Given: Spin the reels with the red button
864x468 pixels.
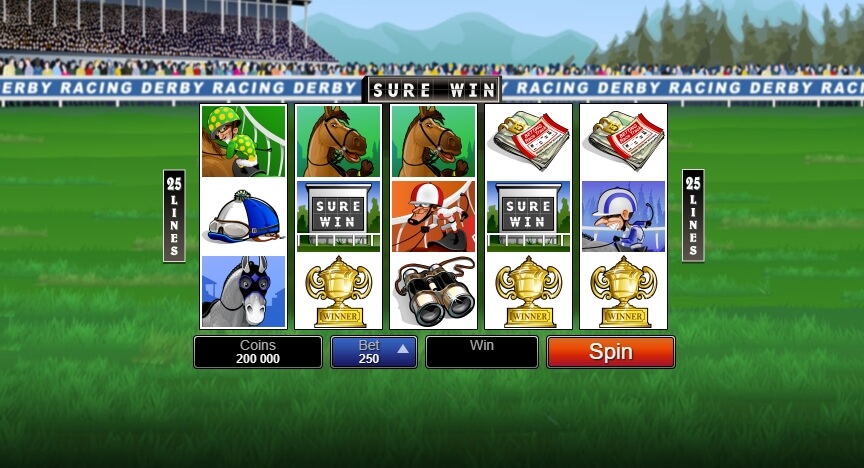Looking at the screenshot, I should 610,352.
